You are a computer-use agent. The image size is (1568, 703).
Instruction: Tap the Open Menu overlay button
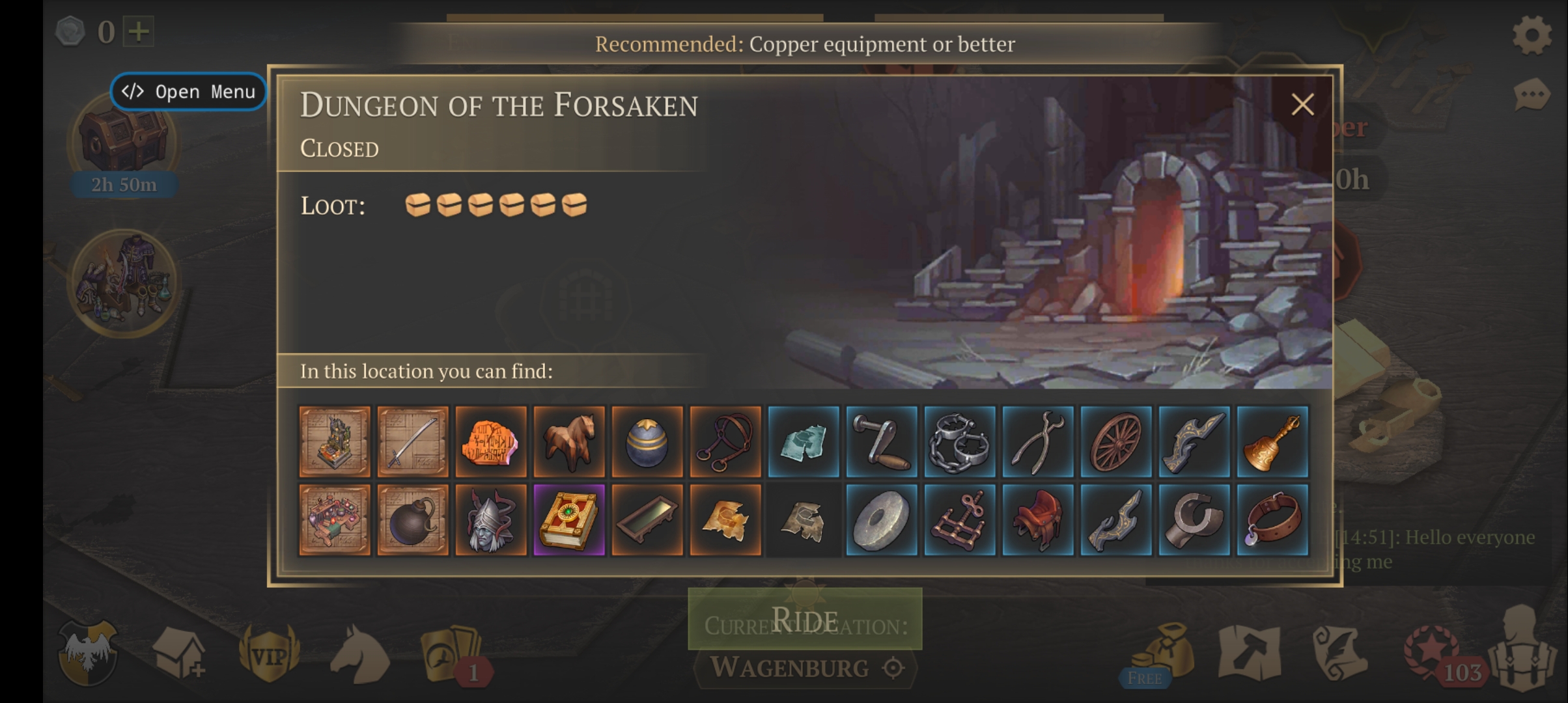[x=188, y=92]
